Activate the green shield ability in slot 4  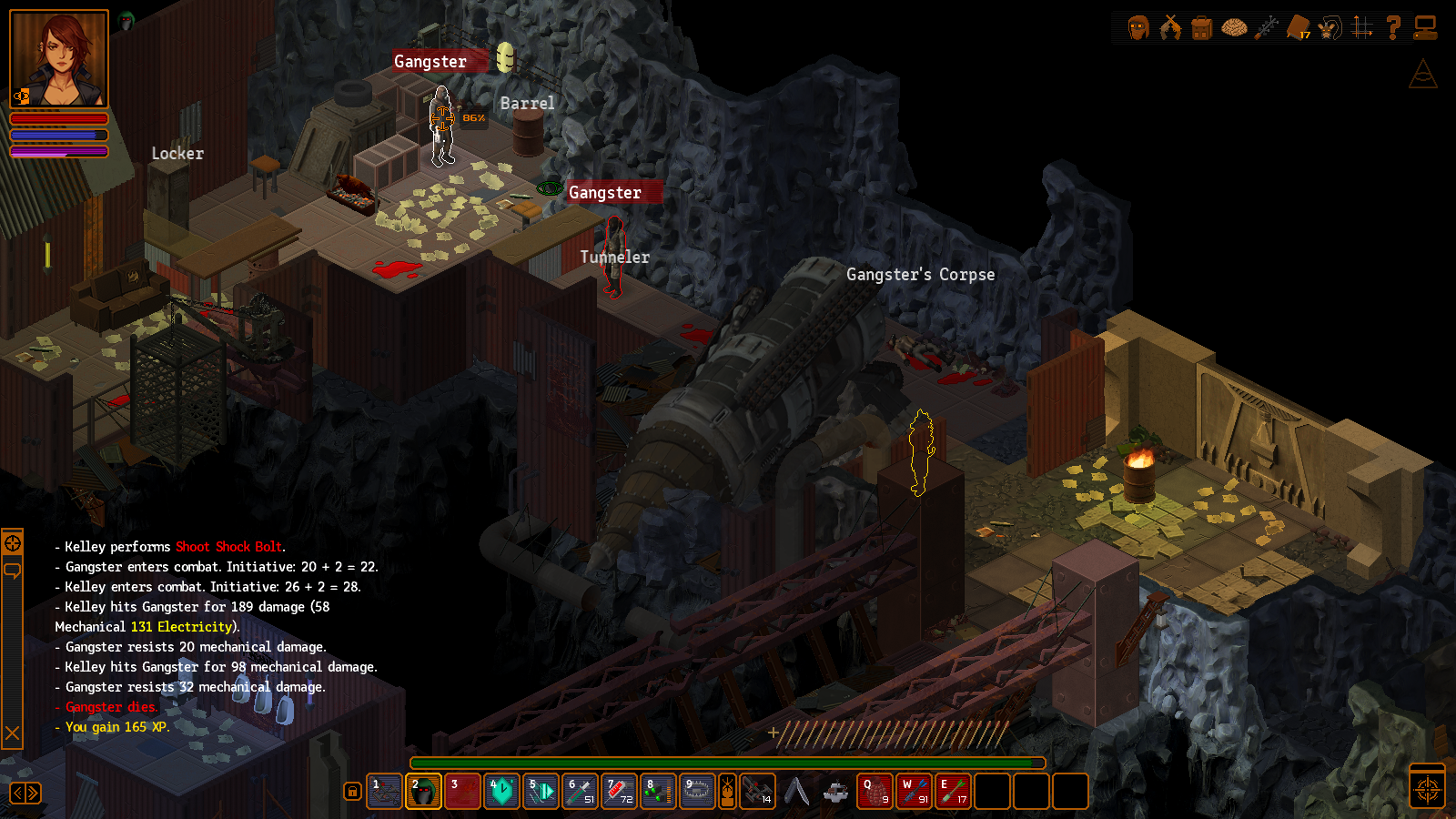(501, 792)
